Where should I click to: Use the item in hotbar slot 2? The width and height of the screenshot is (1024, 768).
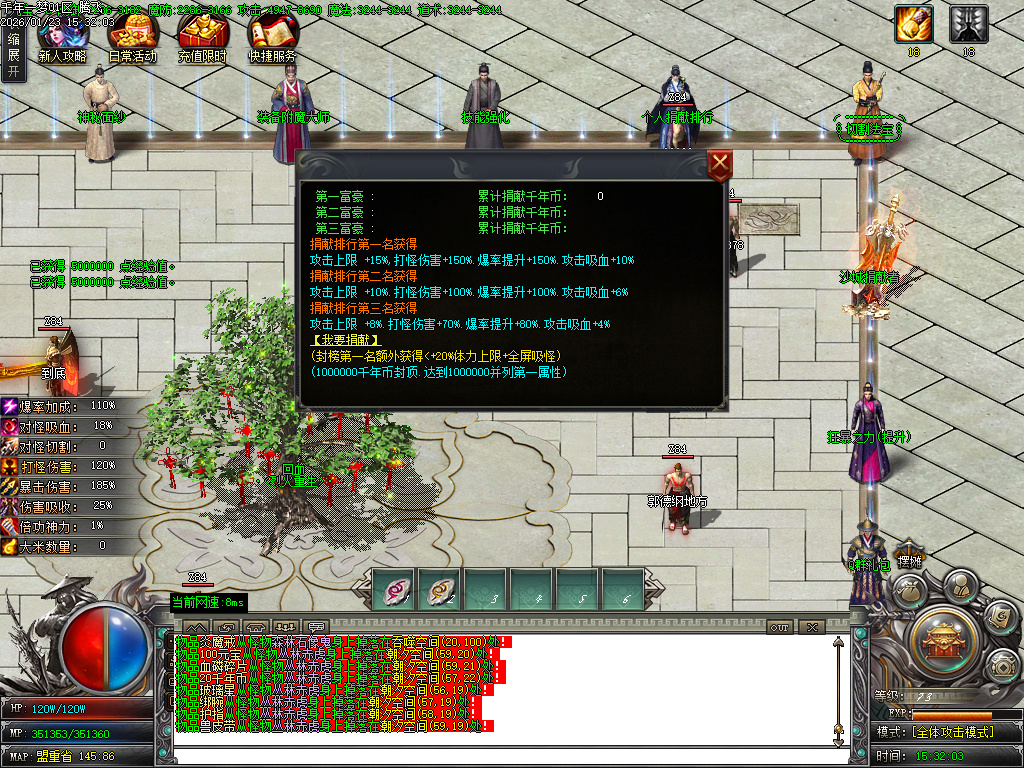440,589
